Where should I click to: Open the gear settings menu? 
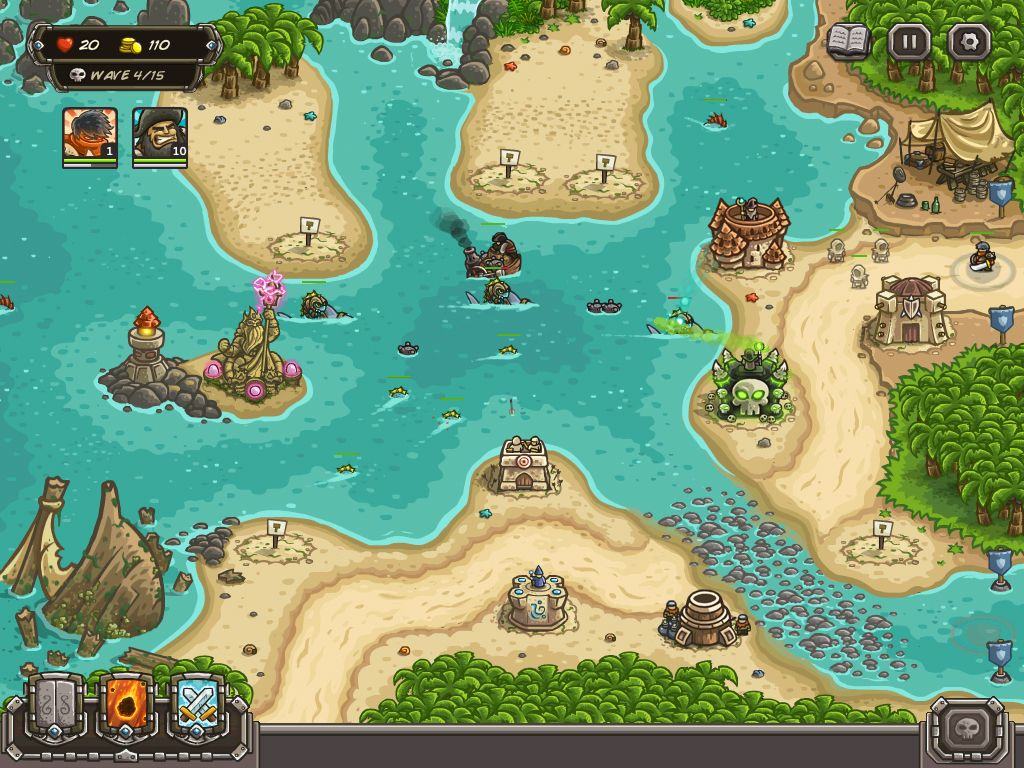(x=969, y=42)
